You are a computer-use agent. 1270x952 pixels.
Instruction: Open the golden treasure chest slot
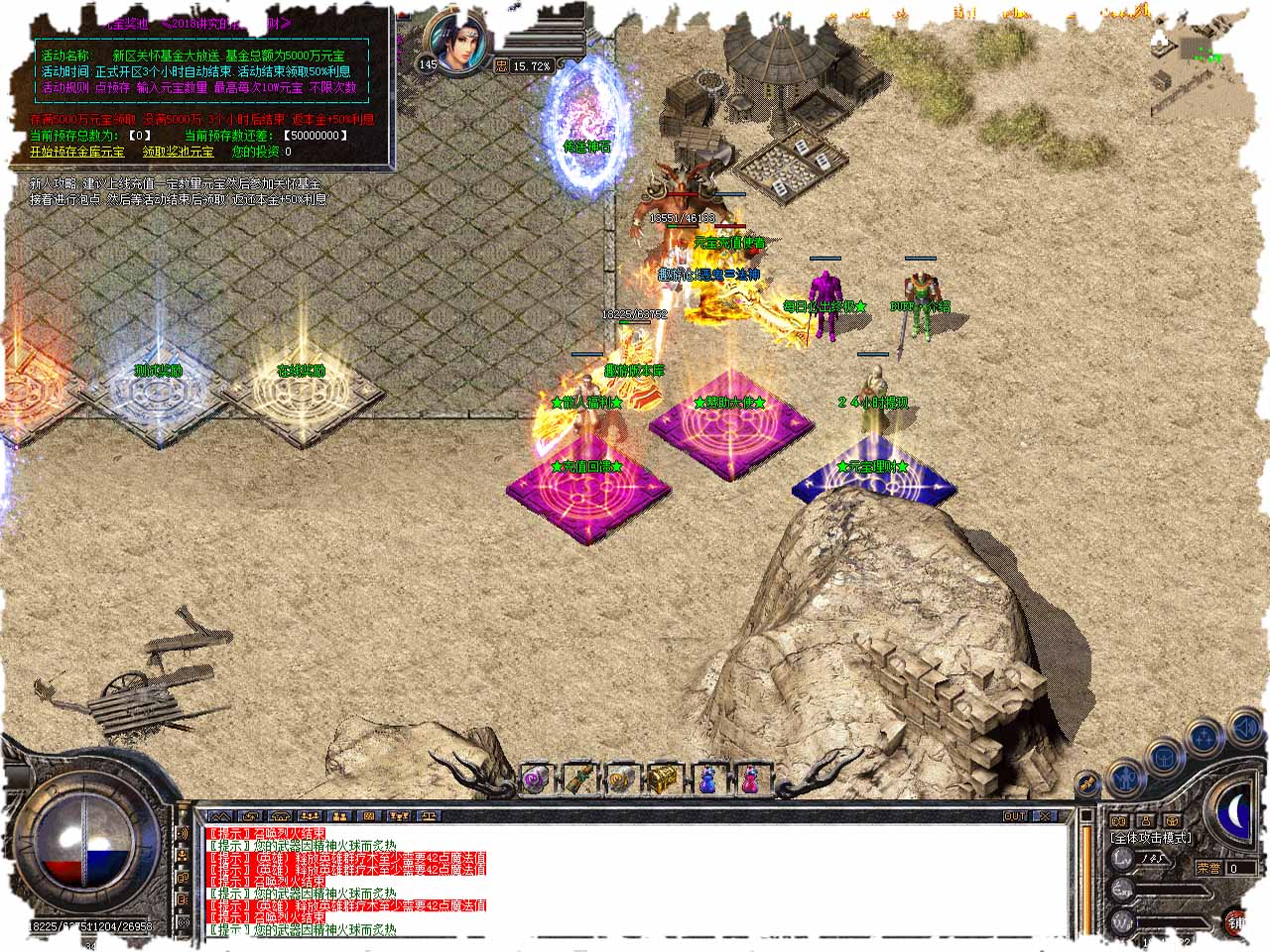(x=664, y=779)
